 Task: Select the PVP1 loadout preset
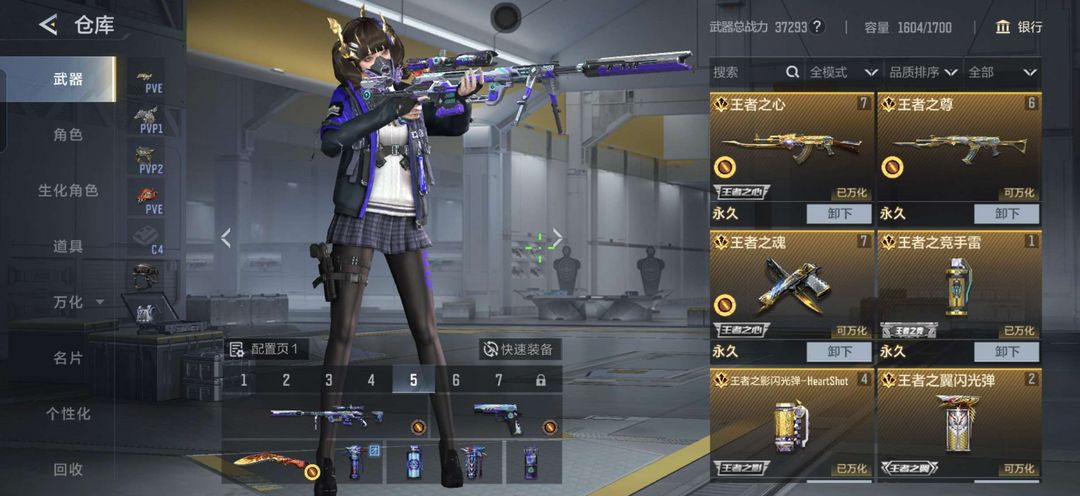tap(149, 122)
